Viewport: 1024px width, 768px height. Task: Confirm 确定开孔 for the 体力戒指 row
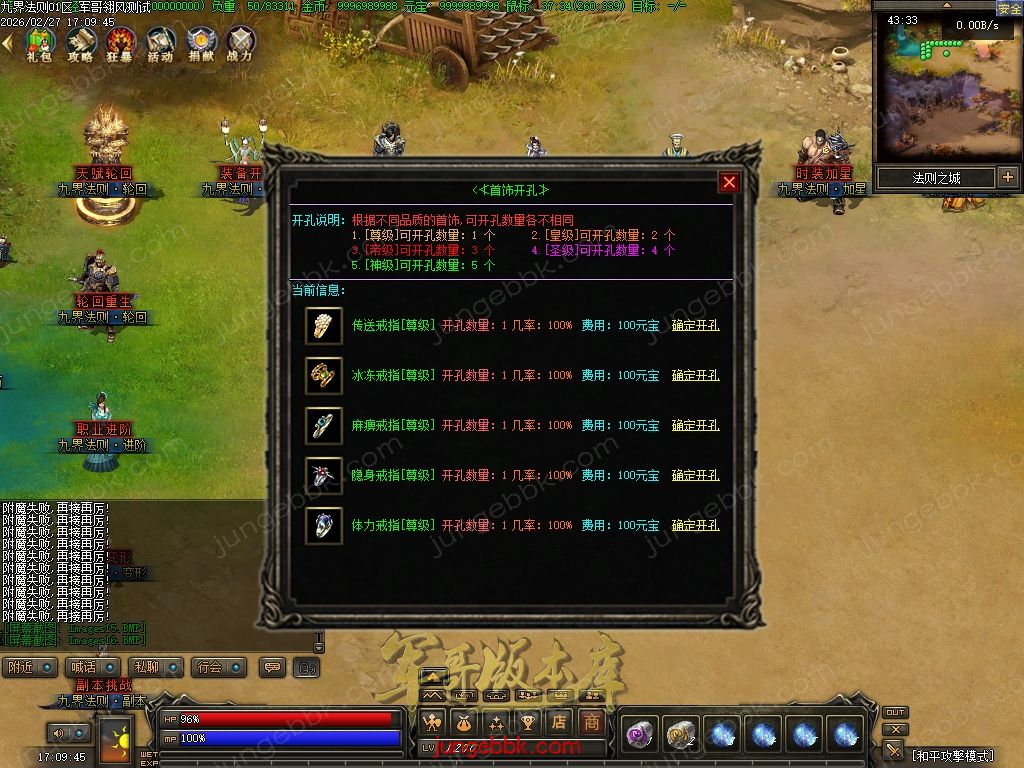[x=695, y=526]
